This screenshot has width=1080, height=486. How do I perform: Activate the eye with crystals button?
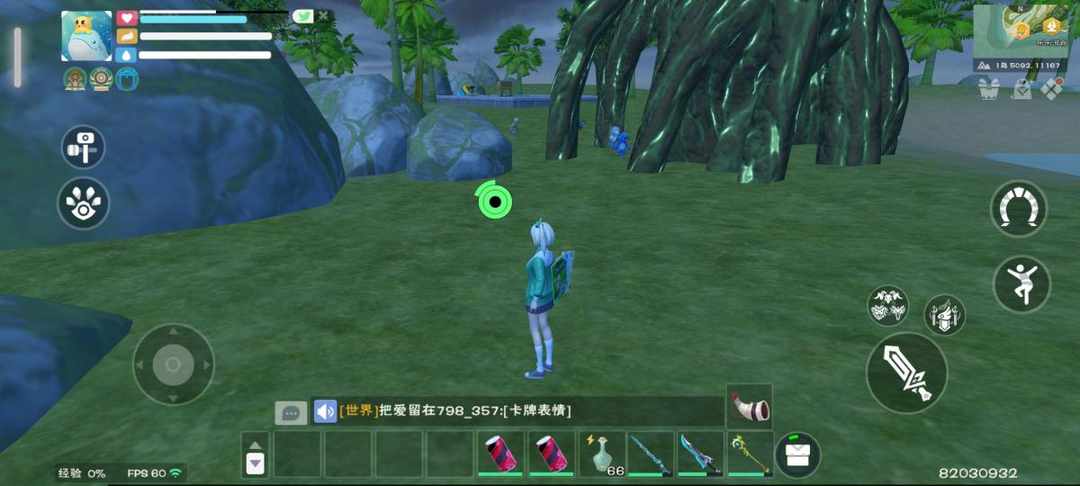pos(83,203)
